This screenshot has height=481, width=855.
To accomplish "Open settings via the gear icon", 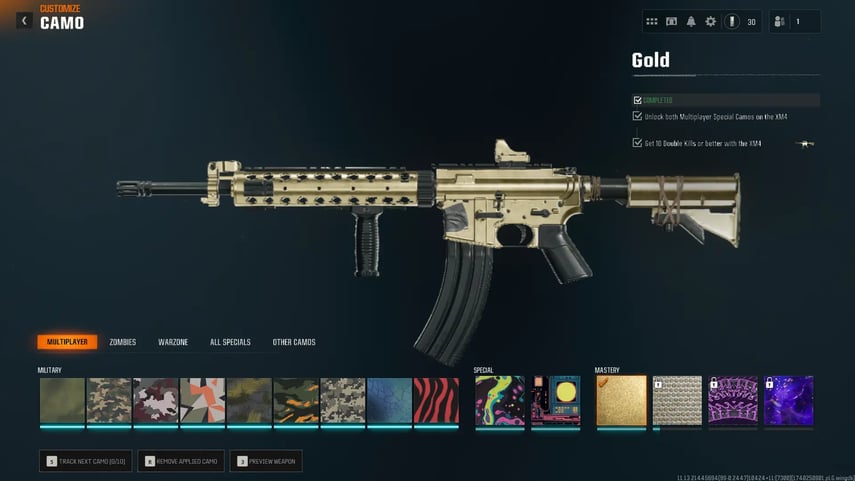I will pyautogui.click(x=711, y=21).
